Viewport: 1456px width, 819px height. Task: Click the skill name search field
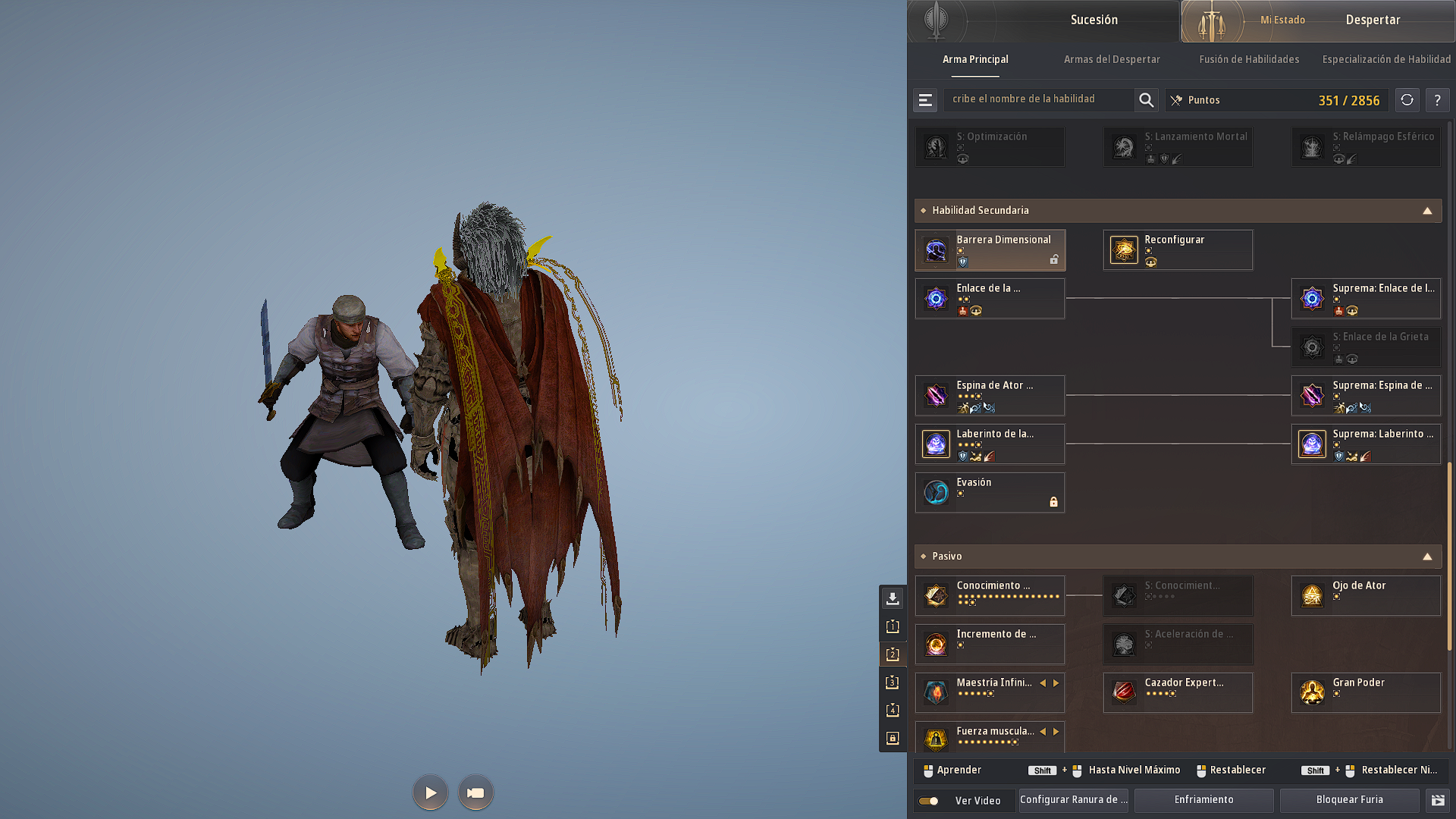(1039, 99)
